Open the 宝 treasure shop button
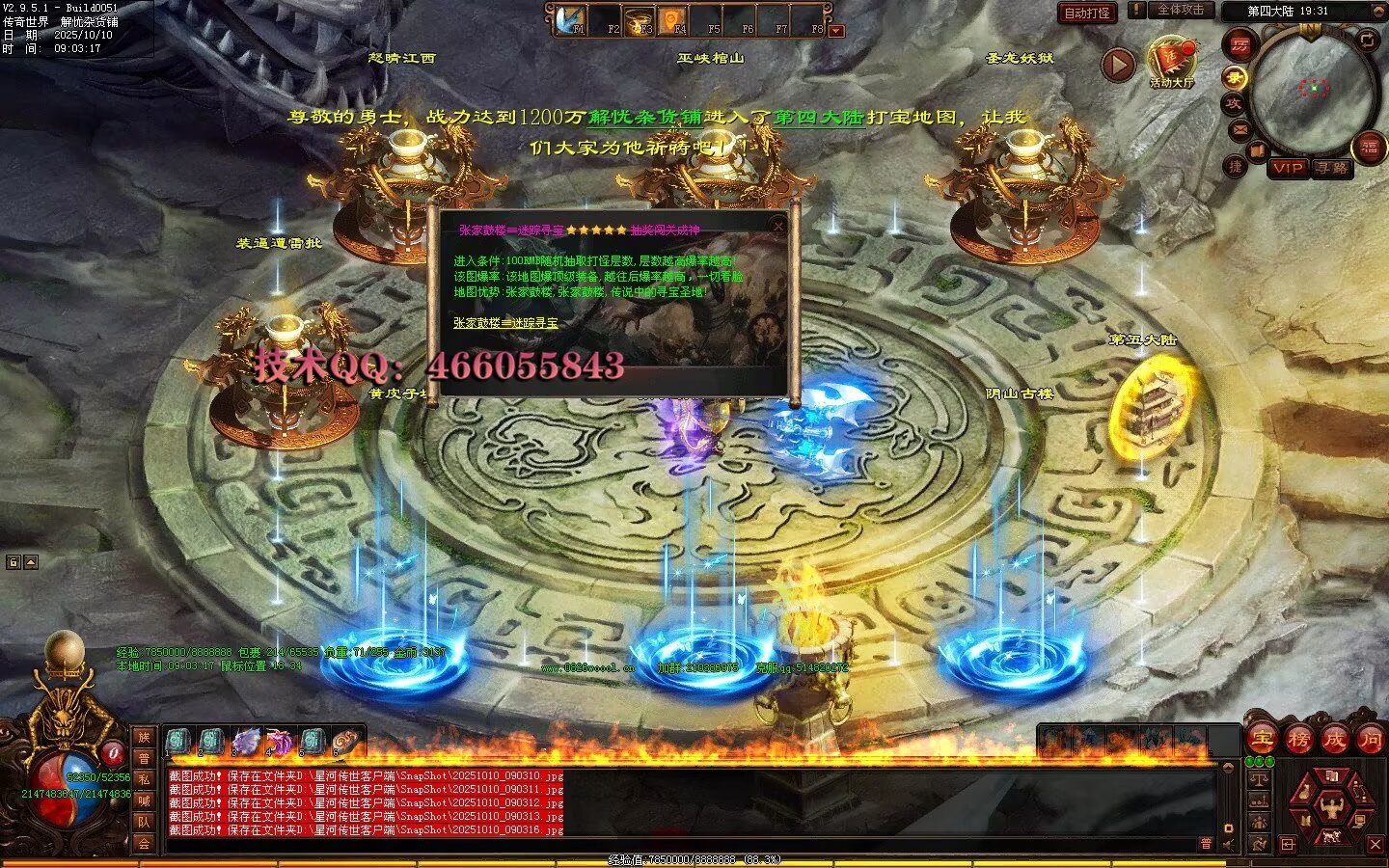The width and height of the screenshot is (1389, 868). coord(1262,740)
